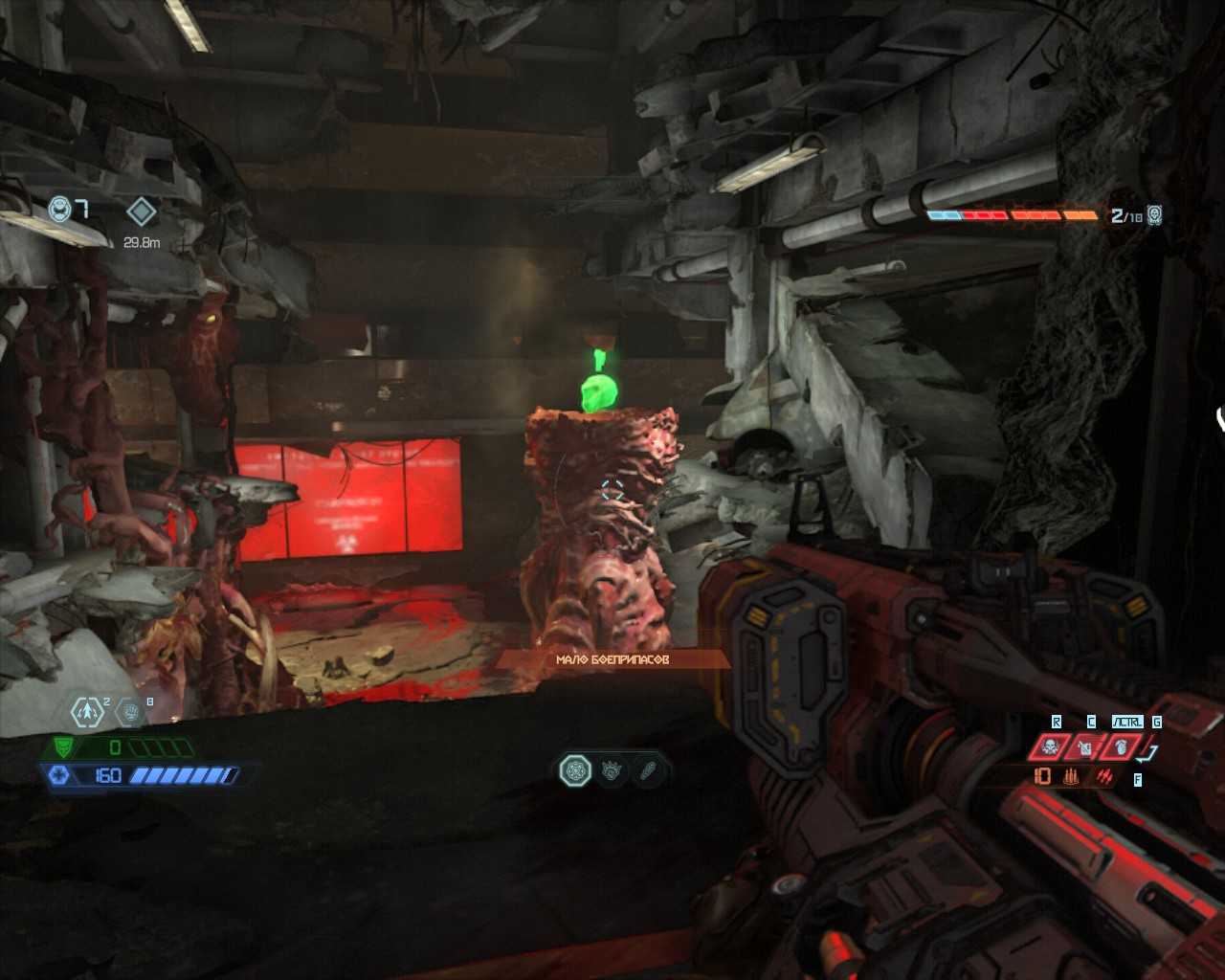
Task: Select the blood punch fist icon
Action: (x=131, y=711)
